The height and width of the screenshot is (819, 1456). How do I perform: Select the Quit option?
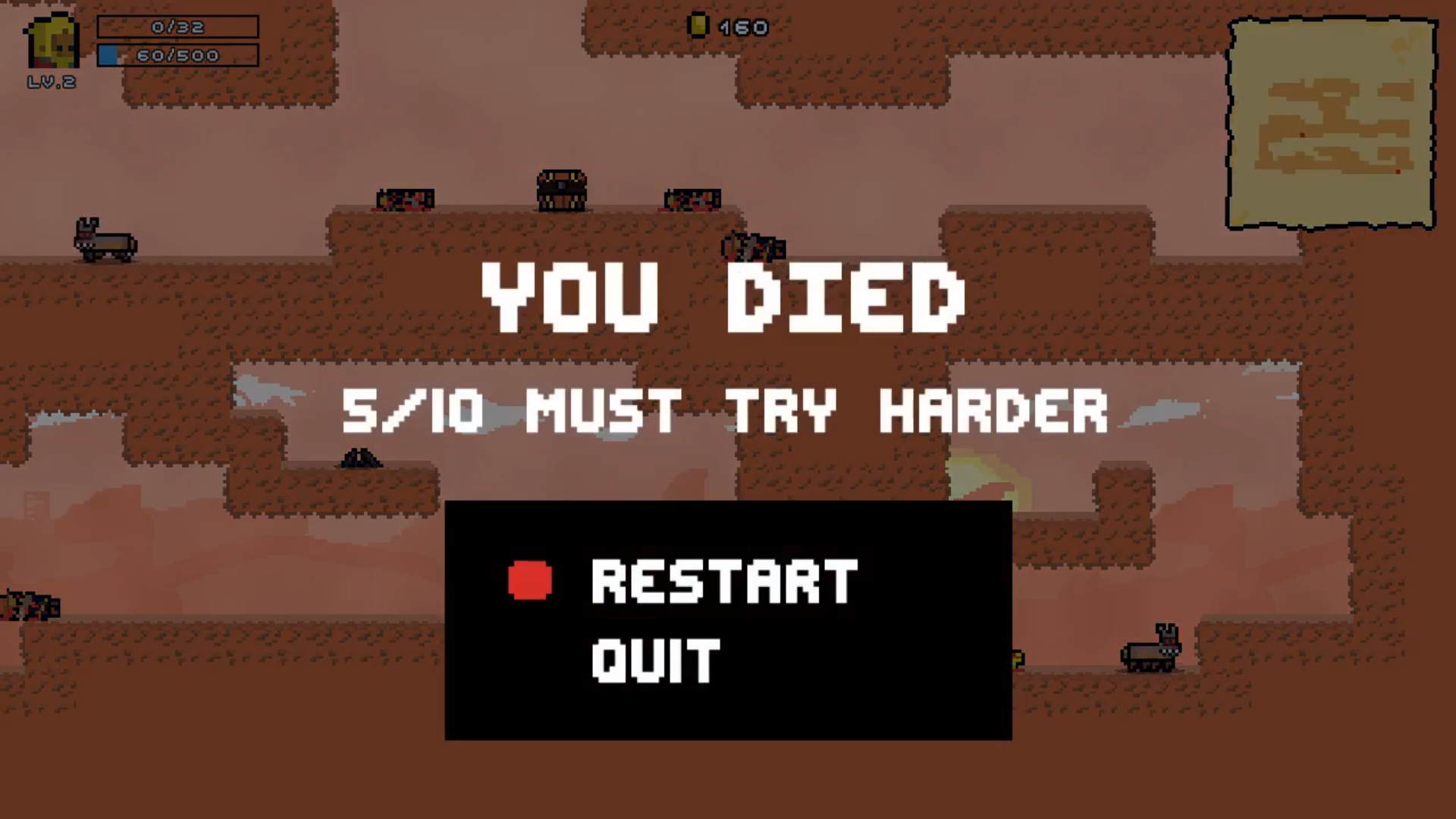tap(655, 661)
